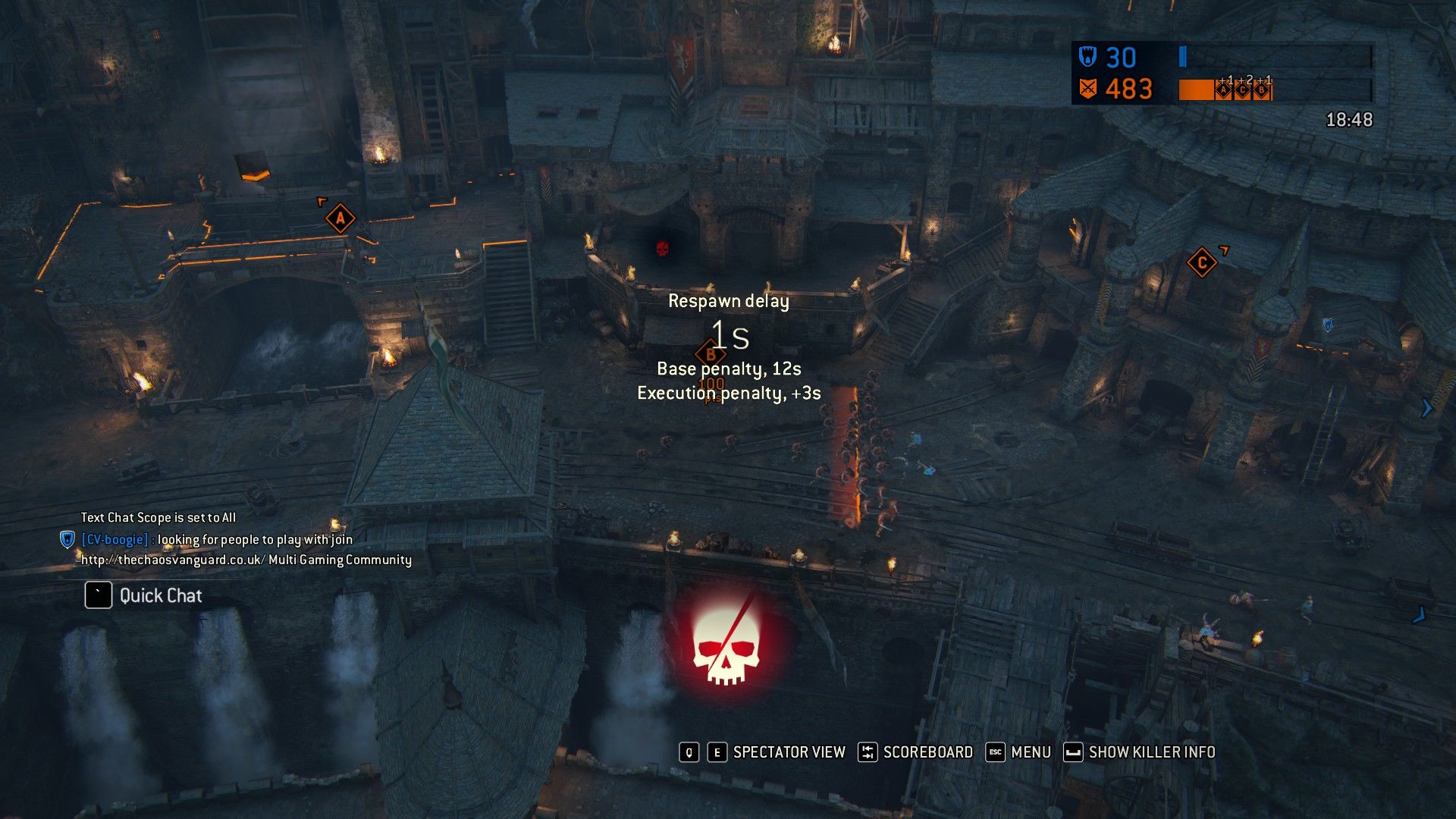Choose Show Killer Info
The image size is (1456, 819).
click(1150, 752)
